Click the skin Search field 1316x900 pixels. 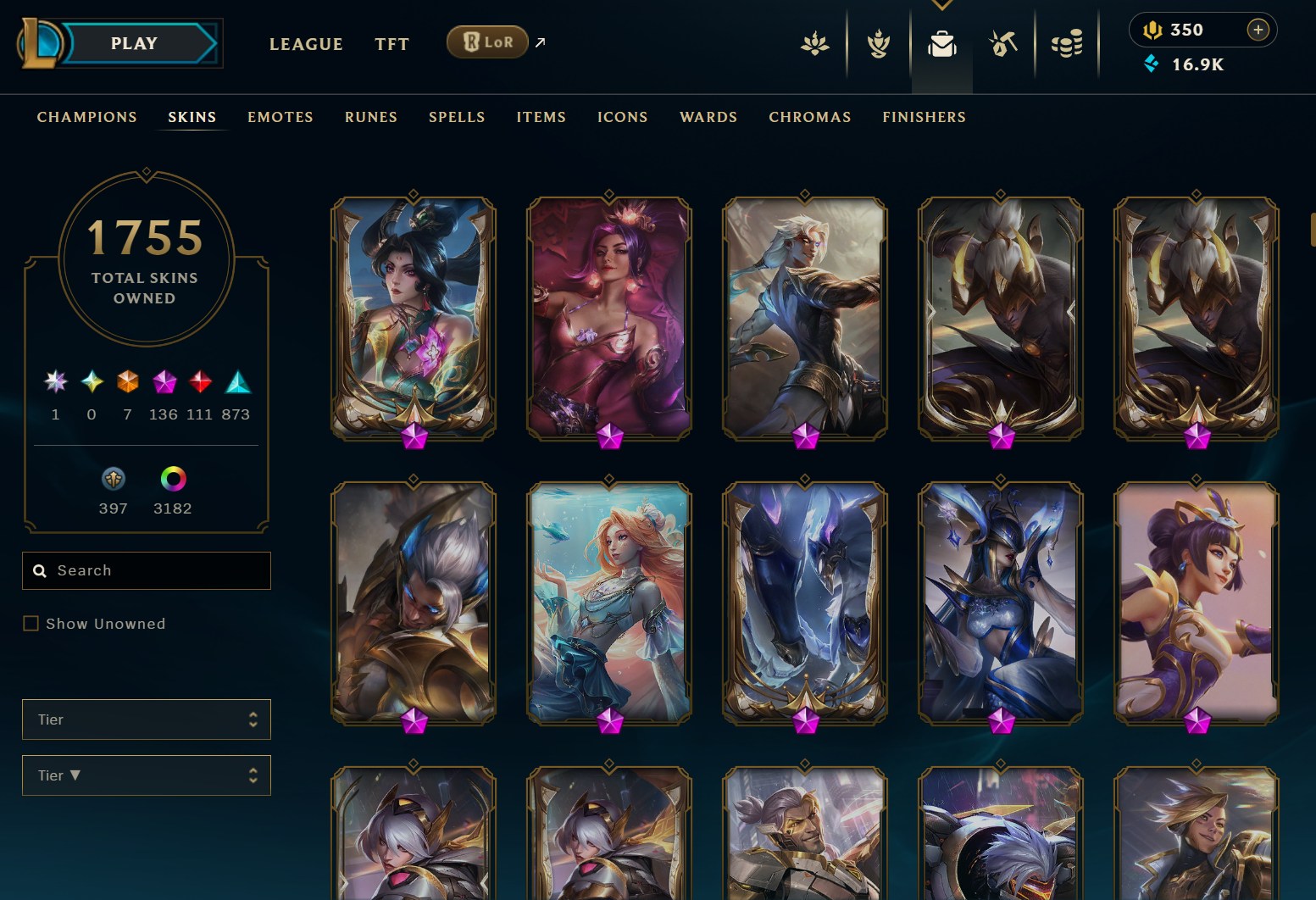pos(157,570)
